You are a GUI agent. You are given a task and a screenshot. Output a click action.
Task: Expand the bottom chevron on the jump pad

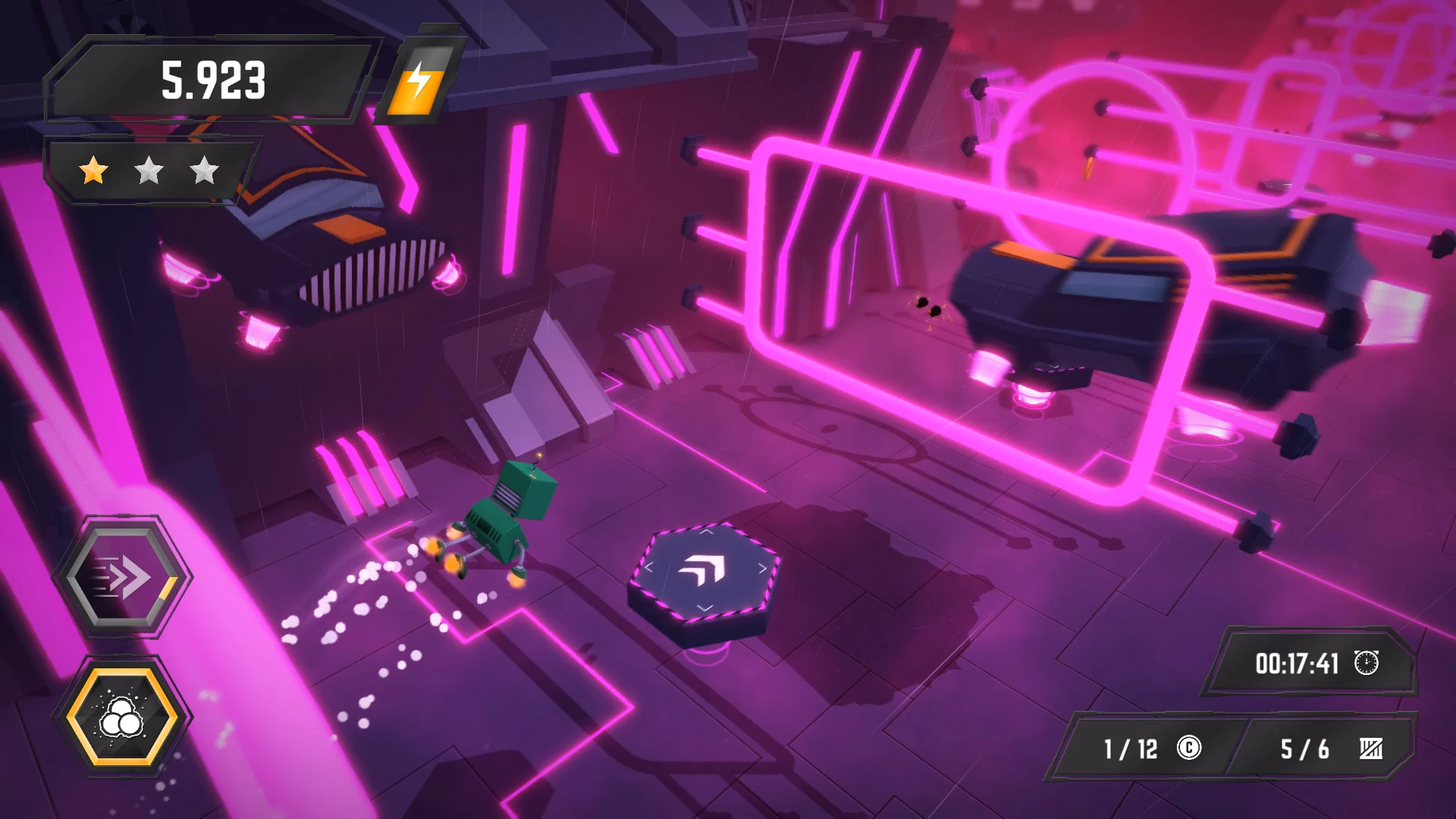click(706, 606)
